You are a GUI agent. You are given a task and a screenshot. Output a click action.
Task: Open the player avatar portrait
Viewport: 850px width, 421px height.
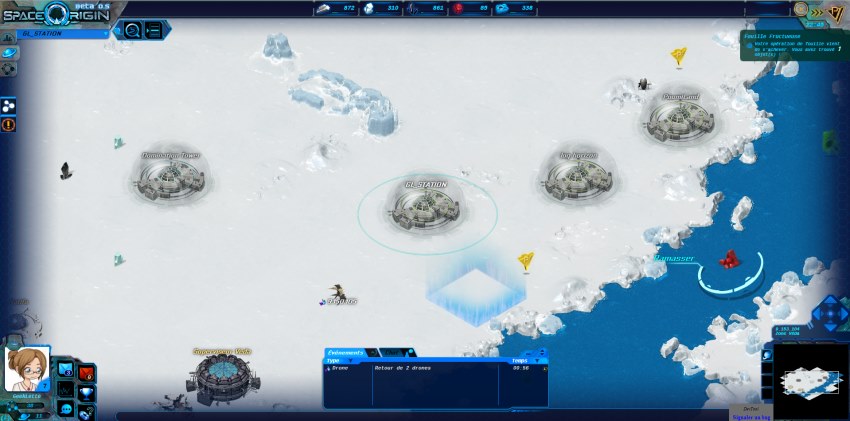(26, 369)
